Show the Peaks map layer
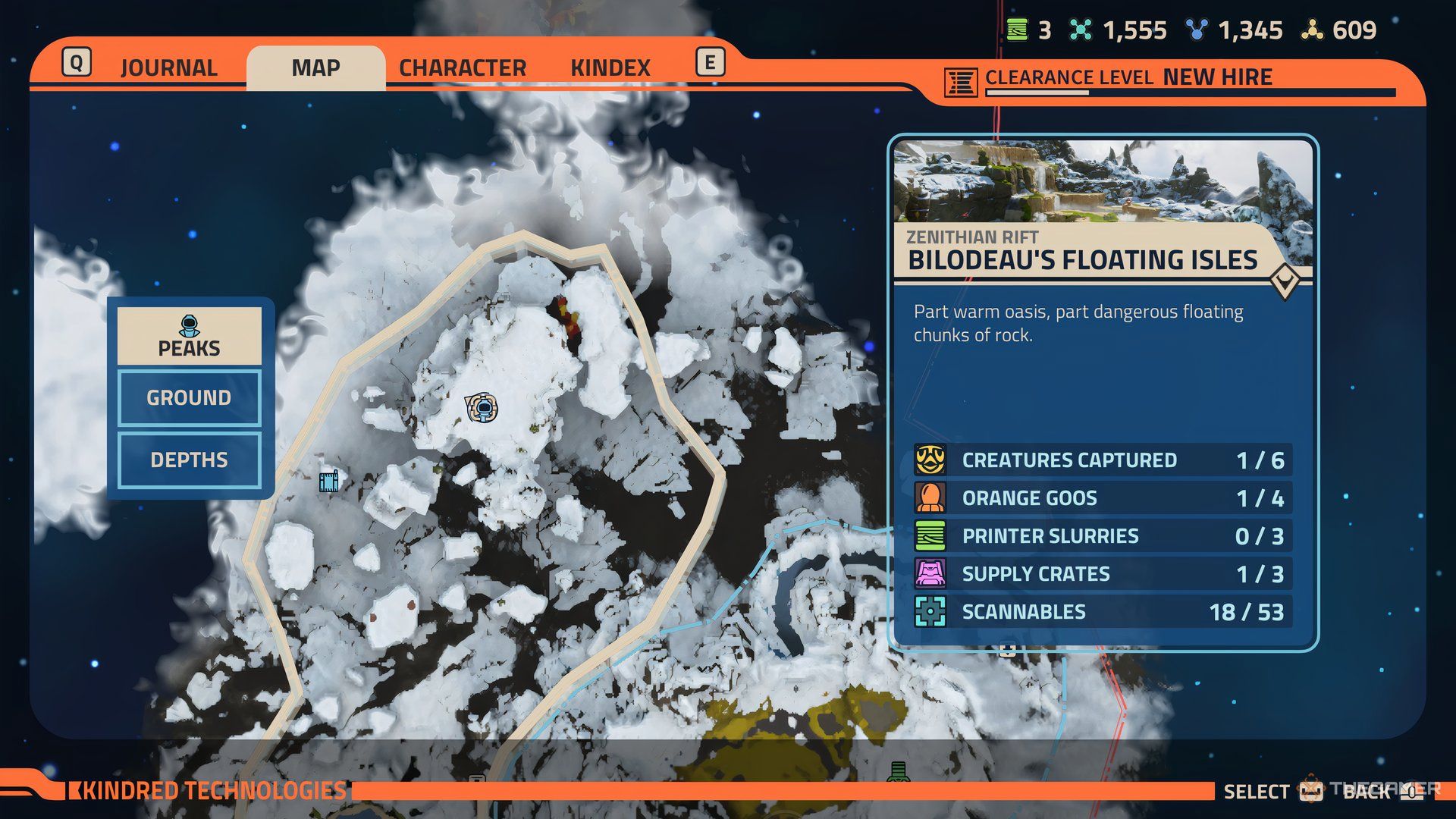Screen dimensions: 1456x819 click(x=189, y=336)
